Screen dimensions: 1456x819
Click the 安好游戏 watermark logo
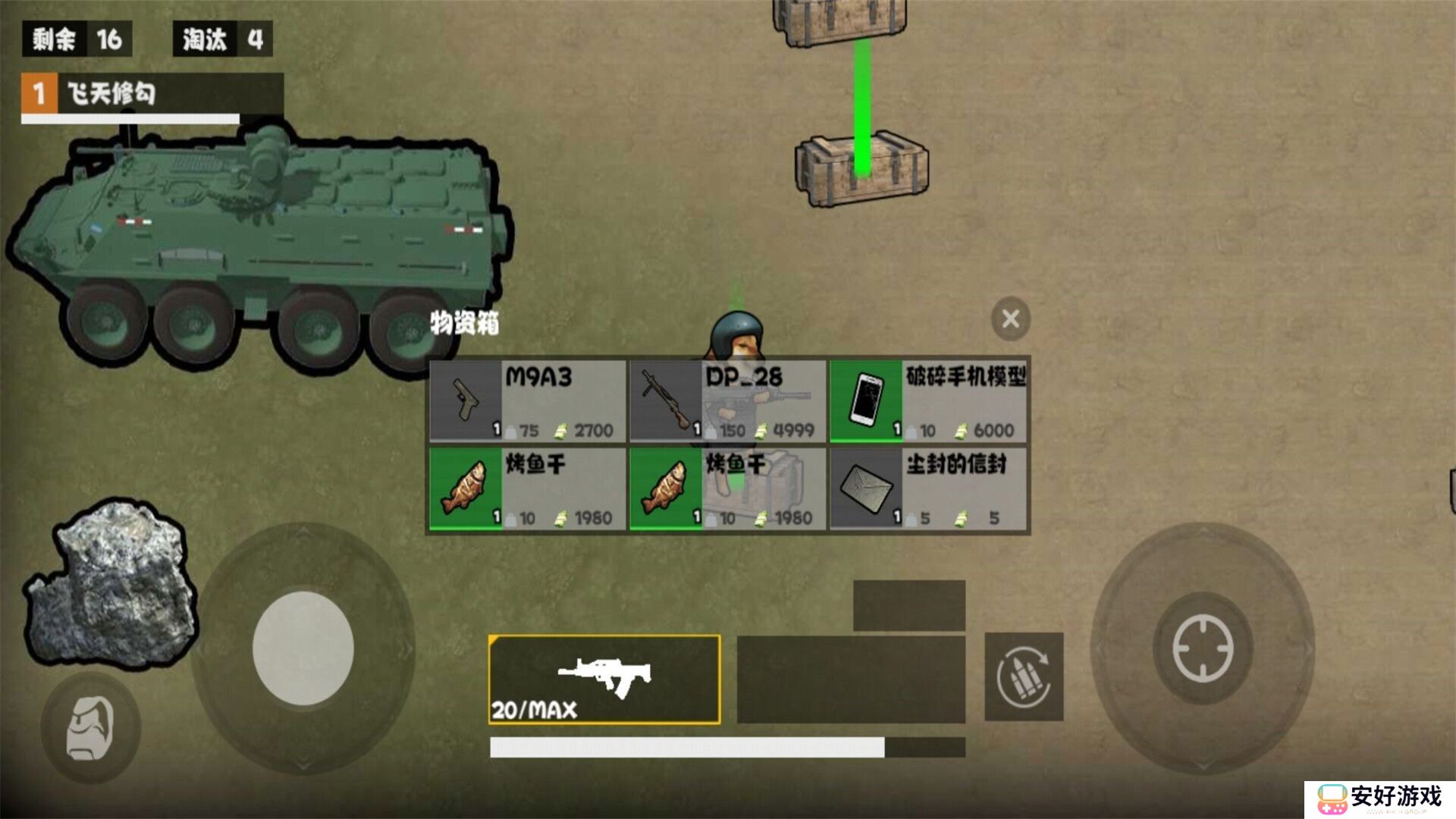point(1380,799)
